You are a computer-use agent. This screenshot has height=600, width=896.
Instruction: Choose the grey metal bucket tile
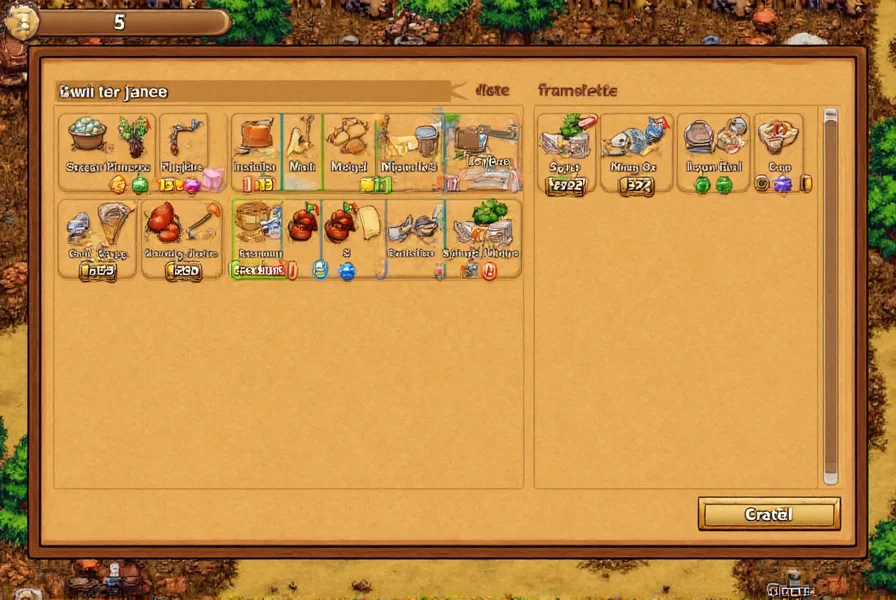[412, 151]
